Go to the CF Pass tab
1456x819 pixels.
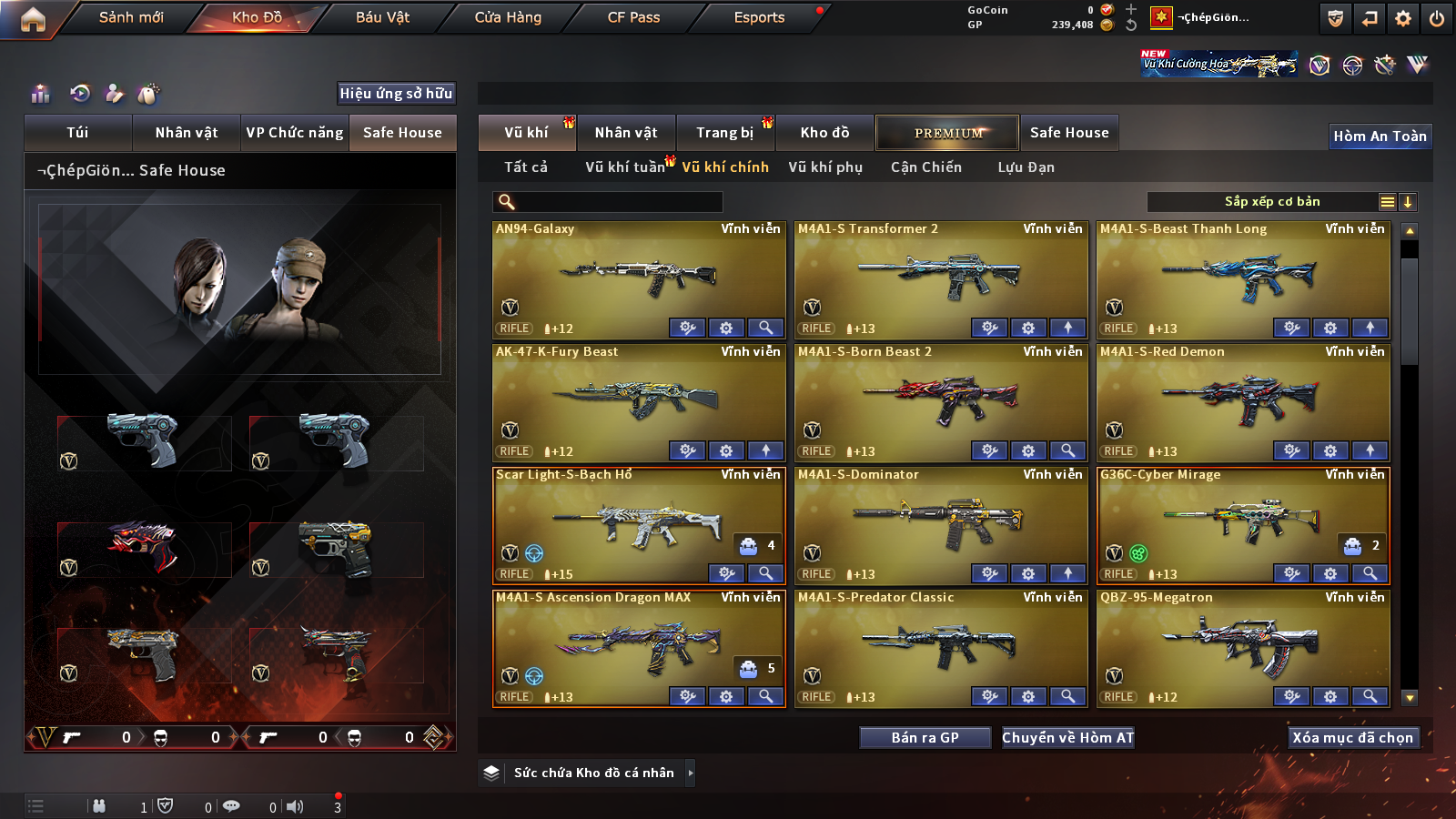point(633,17)
